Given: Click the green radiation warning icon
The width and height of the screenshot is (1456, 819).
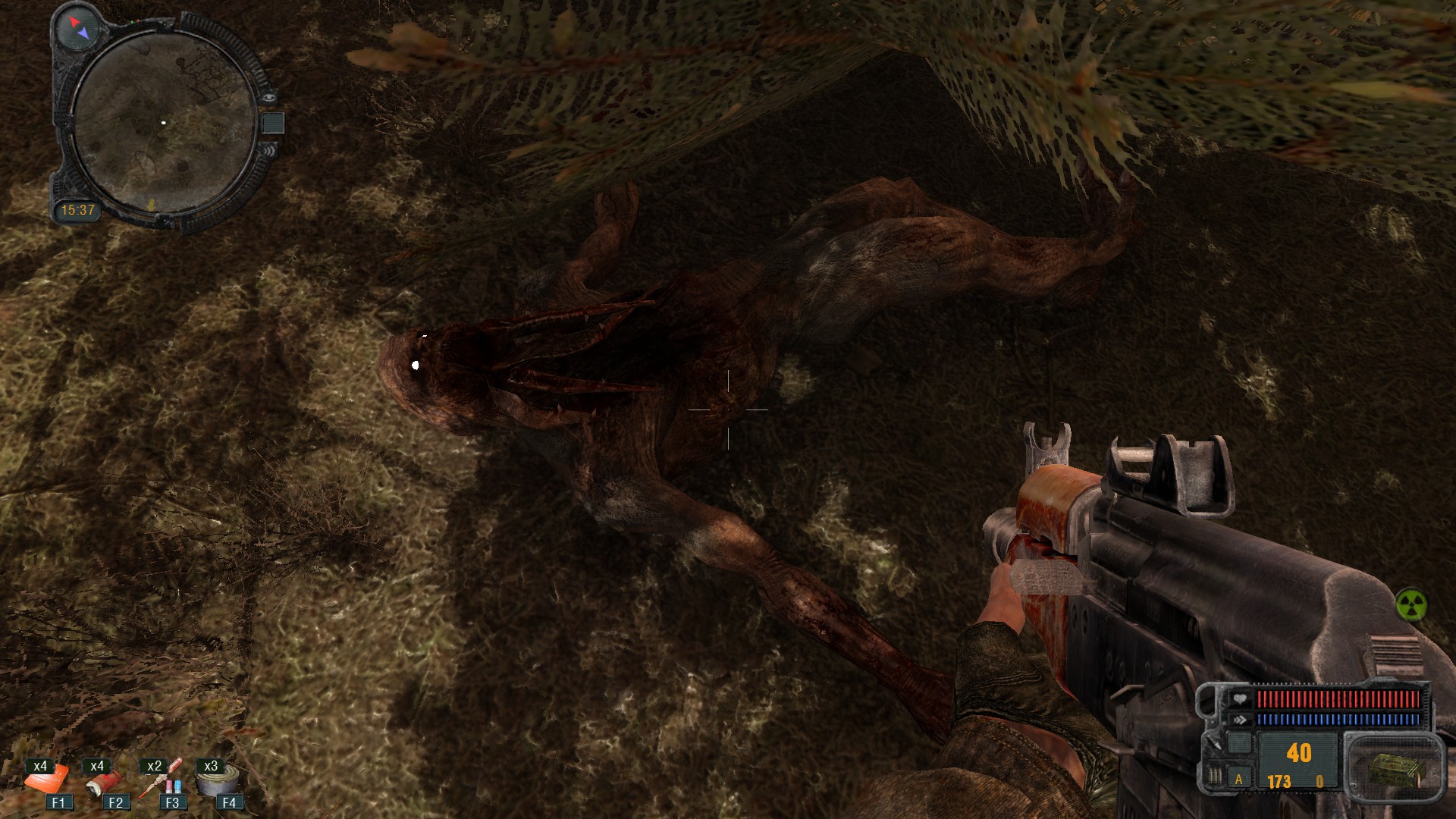Looking at the screenshot, I should 1410,605.
